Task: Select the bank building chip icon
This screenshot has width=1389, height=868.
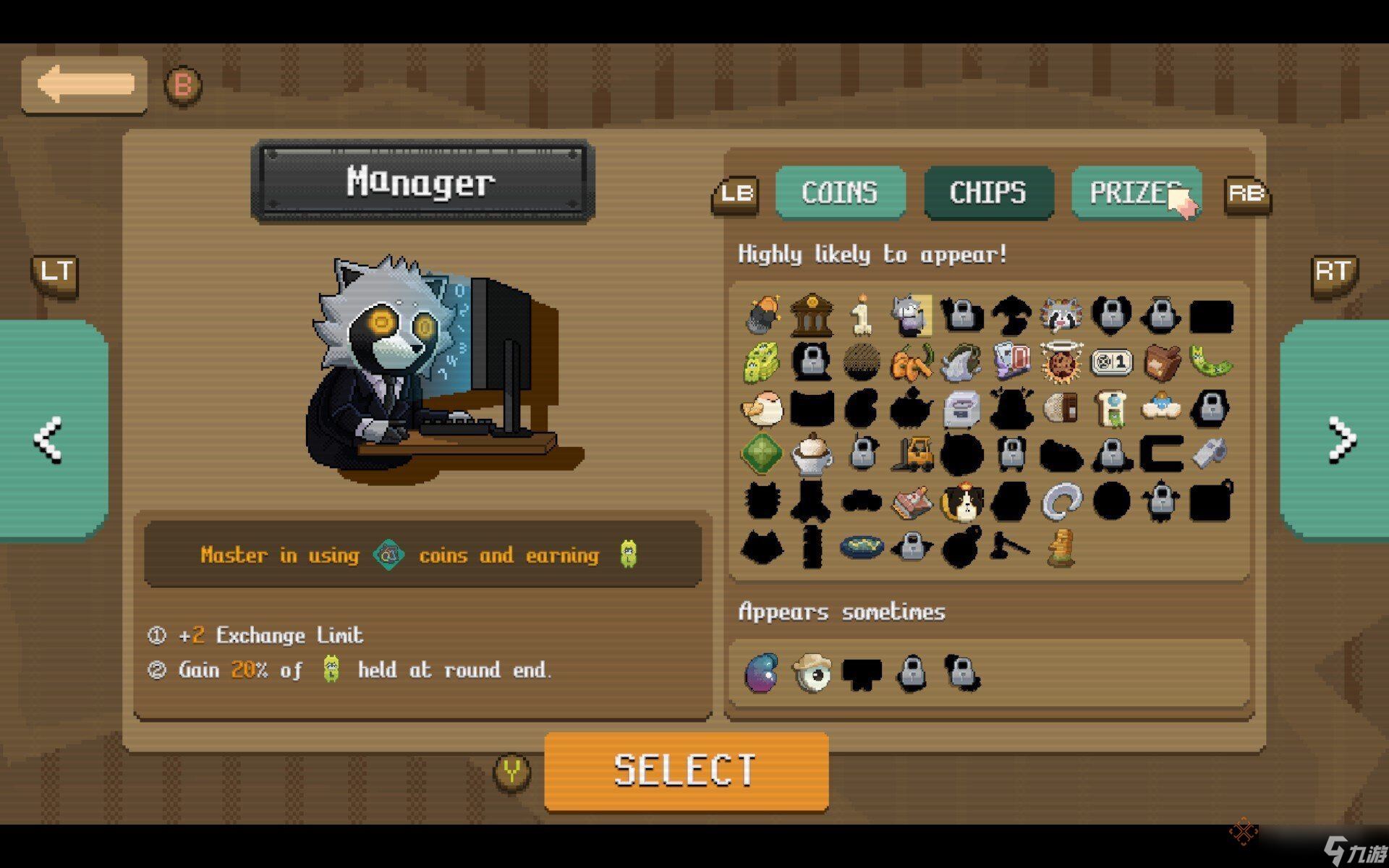Action: (812, 315)
